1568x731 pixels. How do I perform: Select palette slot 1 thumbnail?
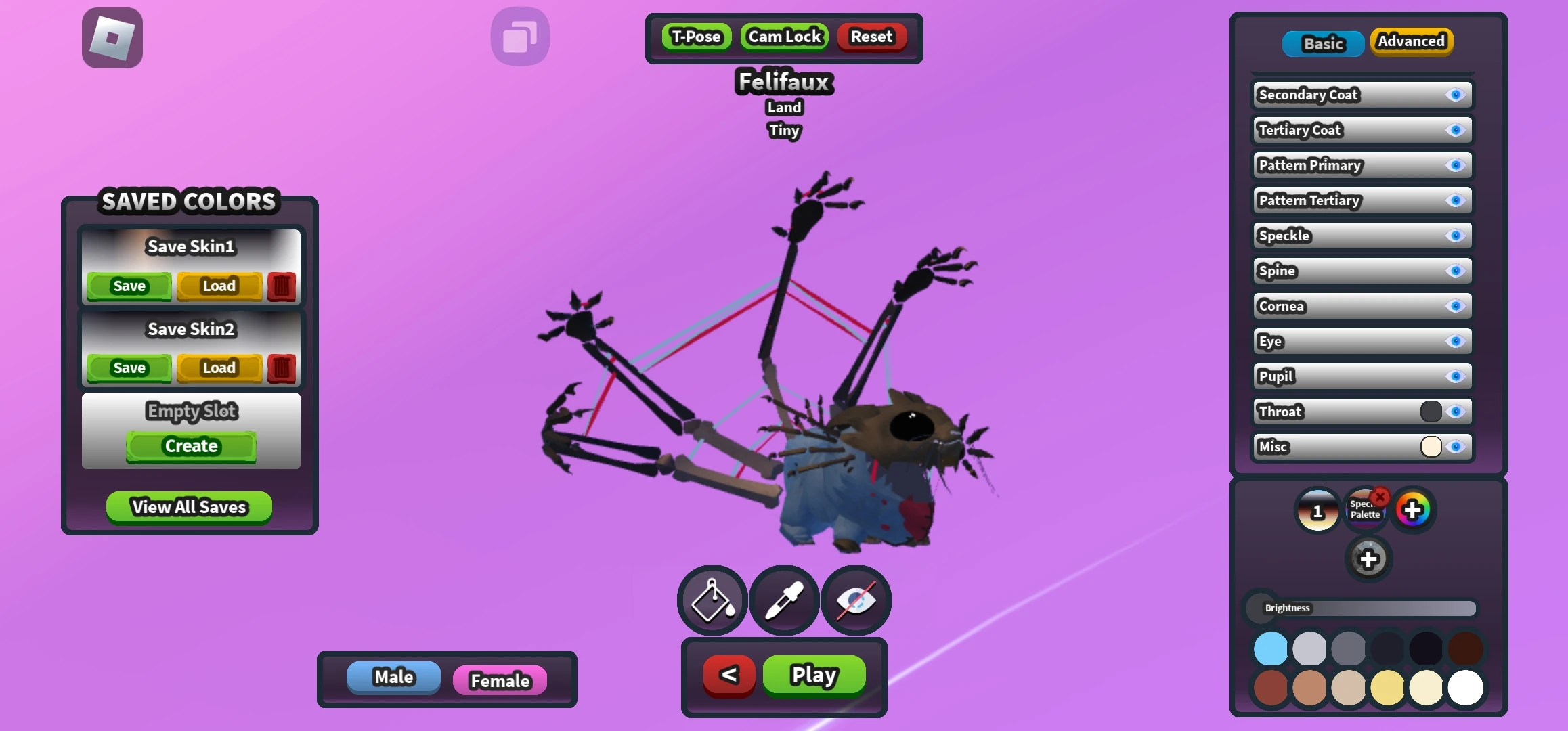pyautogui.click(x=1317, y=510)
